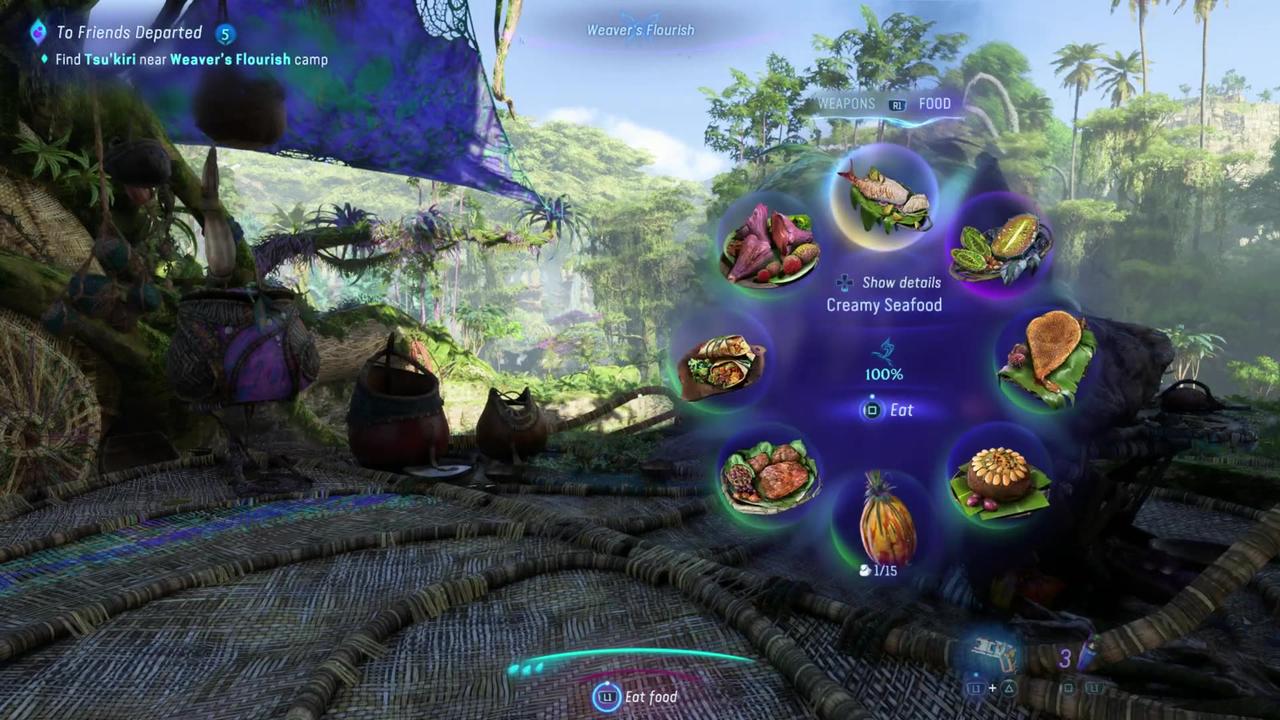Select the Creamy Seafood dish at top of wheel

pos(883,195)
